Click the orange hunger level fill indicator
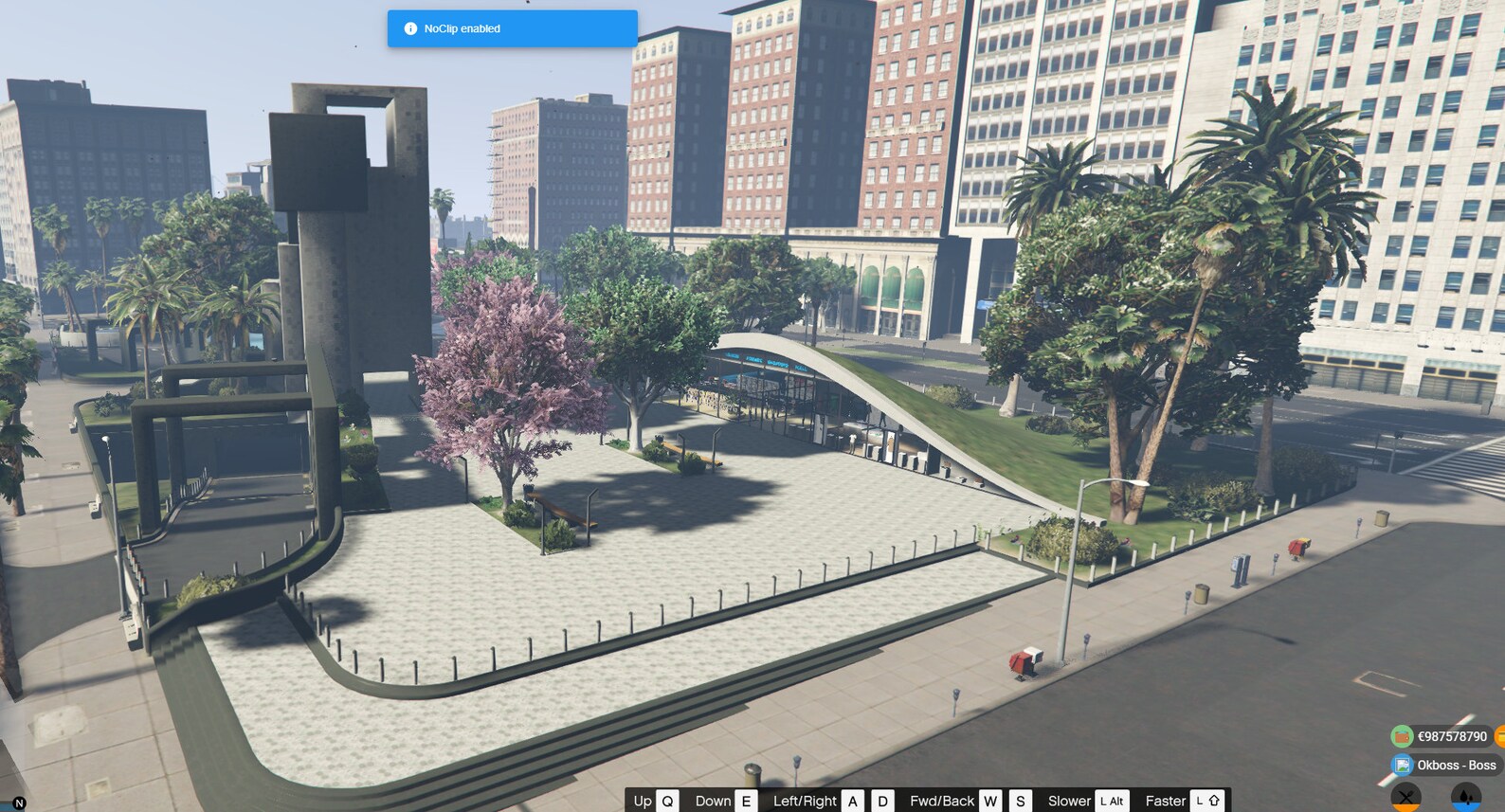This screenshot has width=1505, height=812. coord(1407,807)
